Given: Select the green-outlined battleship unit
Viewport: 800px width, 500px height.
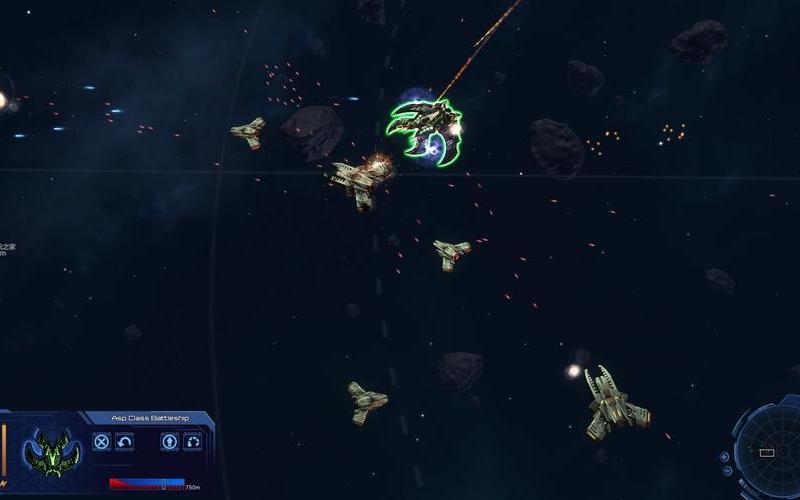Looking at the screenshot, I should tap(425, 130).
